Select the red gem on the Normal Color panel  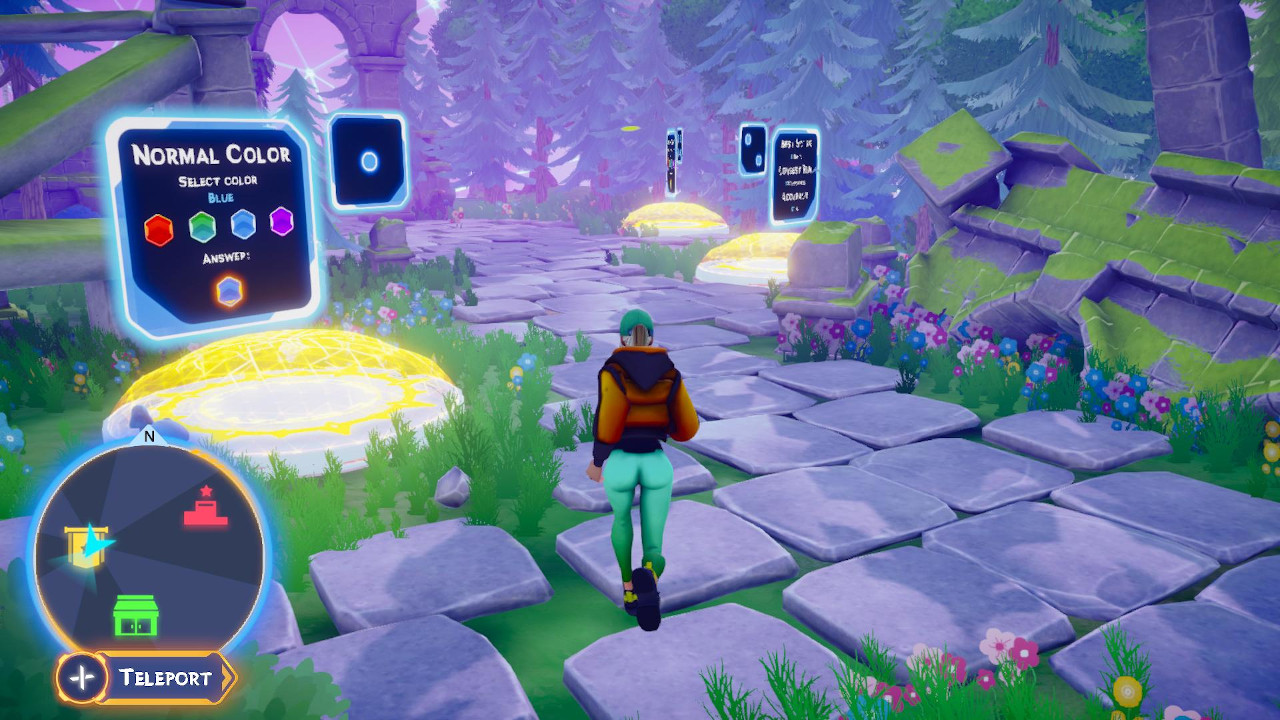158,227
